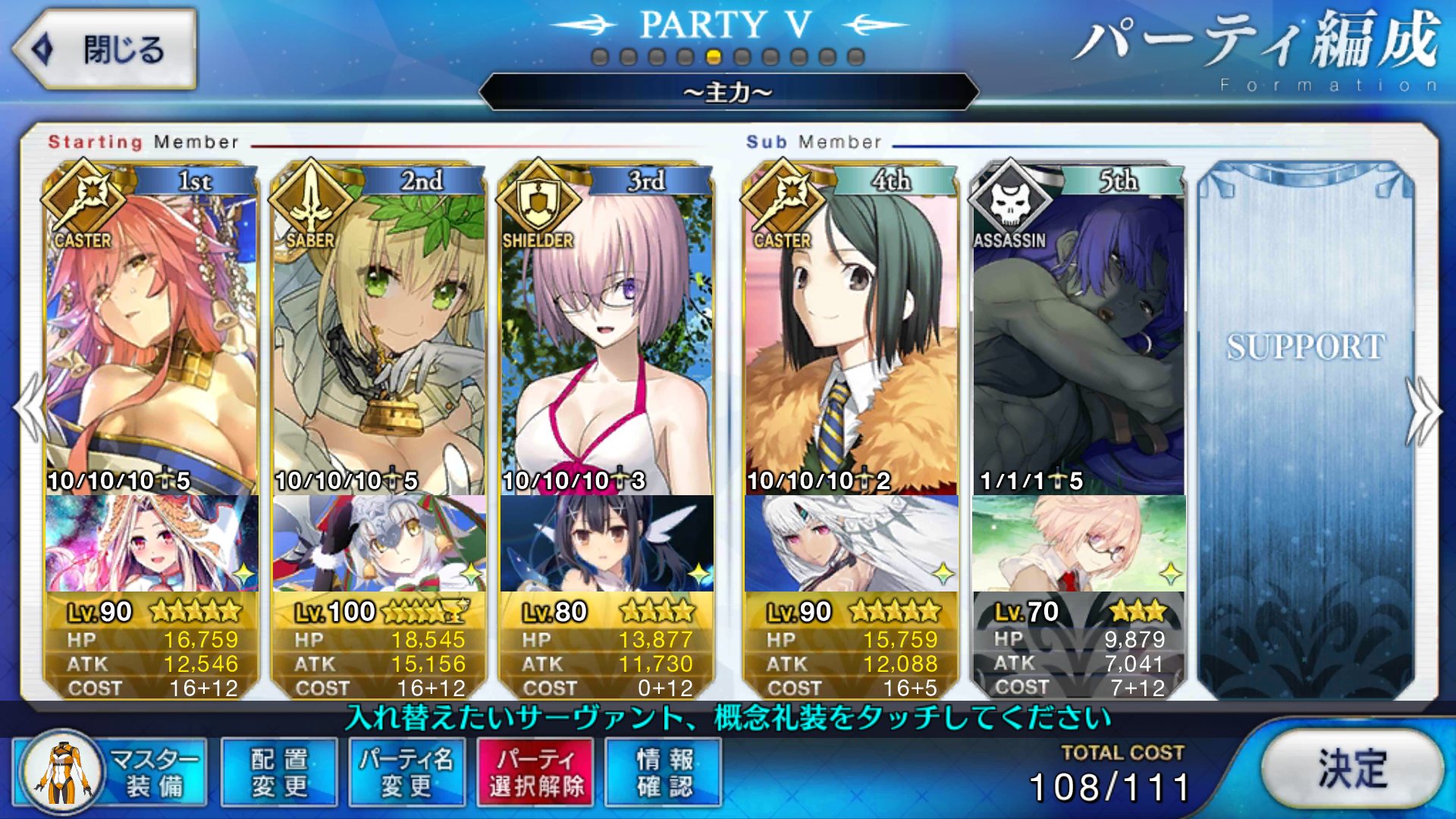The width and height of the screenshot is (1456, 819).
Task: Open the empty SUPPORT slot
Action: point(1306,425)
